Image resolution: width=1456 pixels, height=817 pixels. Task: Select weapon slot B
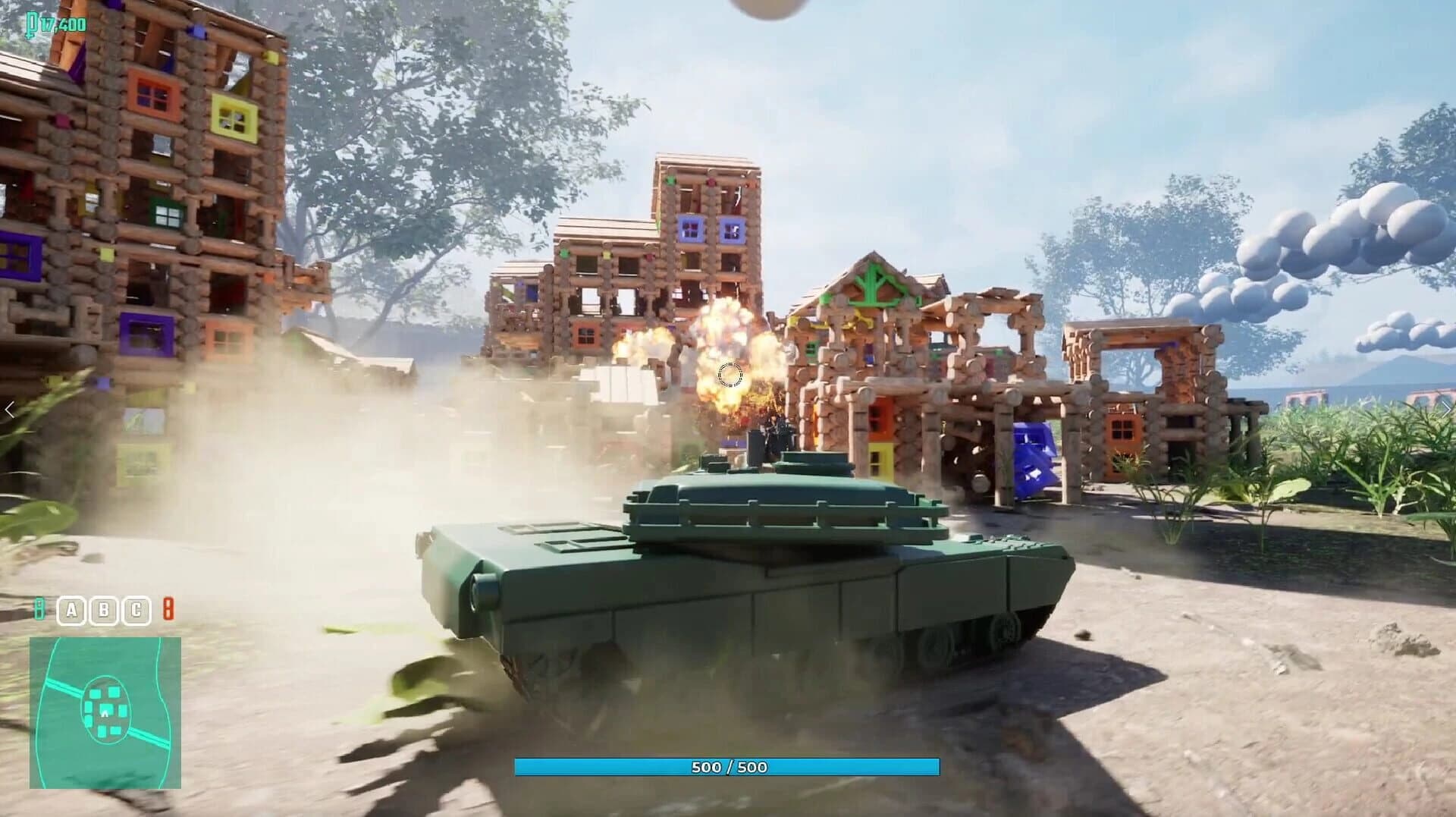pyautogui.click(x=104, y=610)
